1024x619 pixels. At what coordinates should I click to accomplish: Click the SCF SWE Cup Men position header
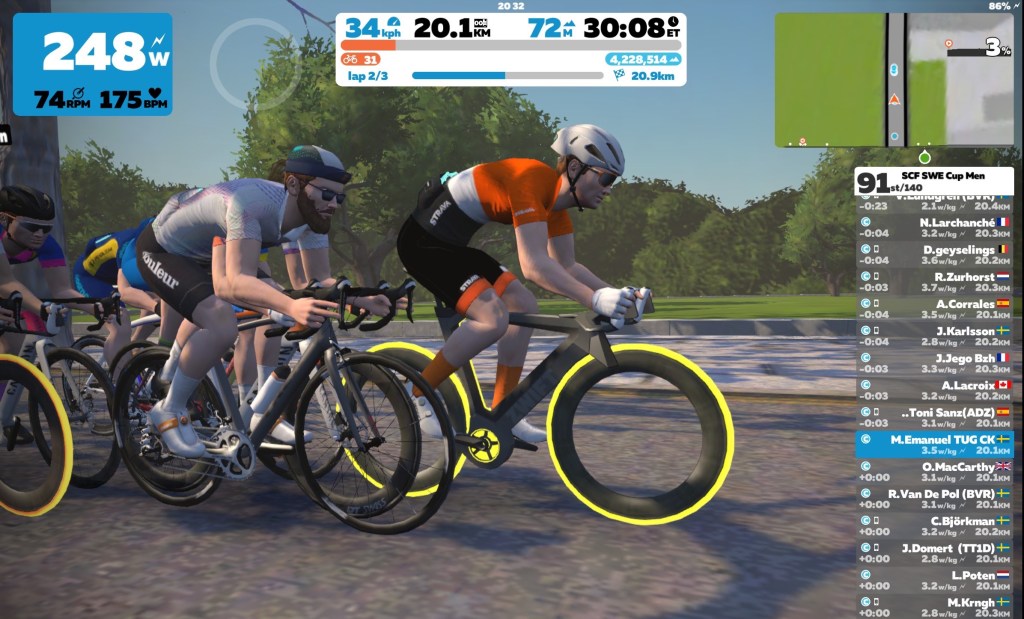[934, 181]
